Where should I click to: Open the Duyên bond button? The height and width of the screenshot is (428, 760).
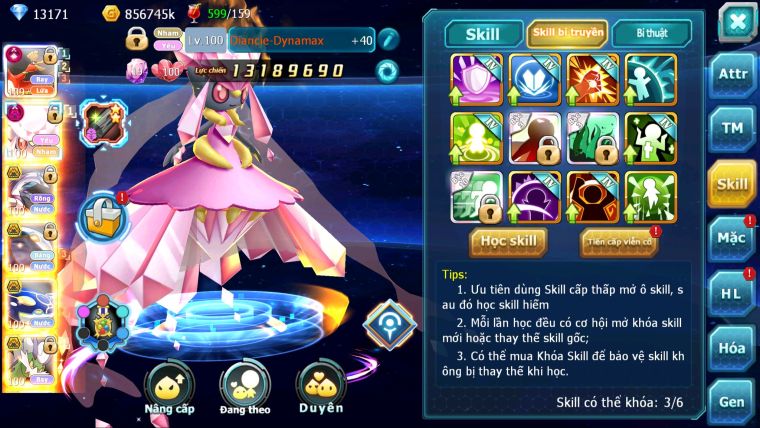[321, 388]
